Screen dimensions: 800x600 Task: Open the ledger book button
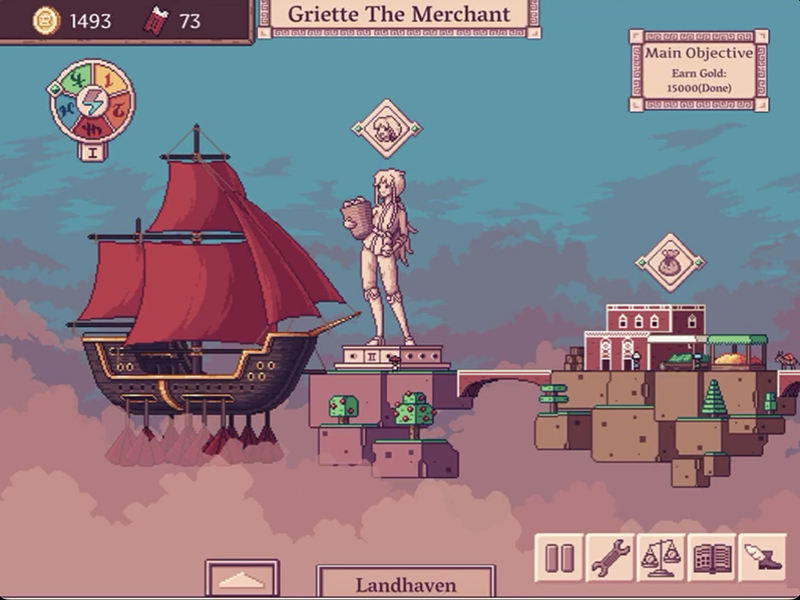[712, 558]
